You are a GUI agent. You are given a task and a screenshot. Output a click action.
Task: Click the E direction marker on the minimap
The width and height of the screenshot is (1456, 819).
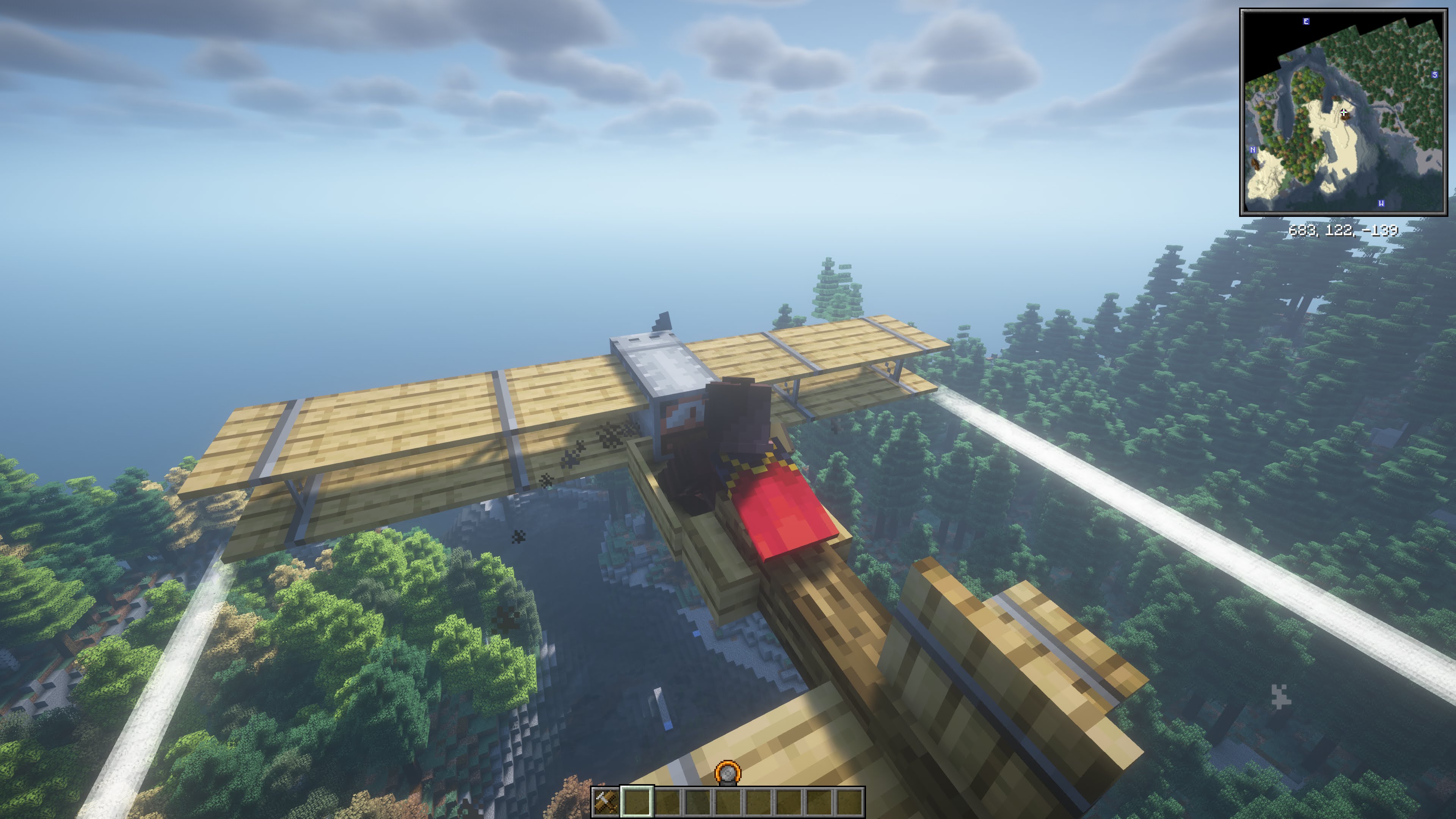tap(1305, 22)
